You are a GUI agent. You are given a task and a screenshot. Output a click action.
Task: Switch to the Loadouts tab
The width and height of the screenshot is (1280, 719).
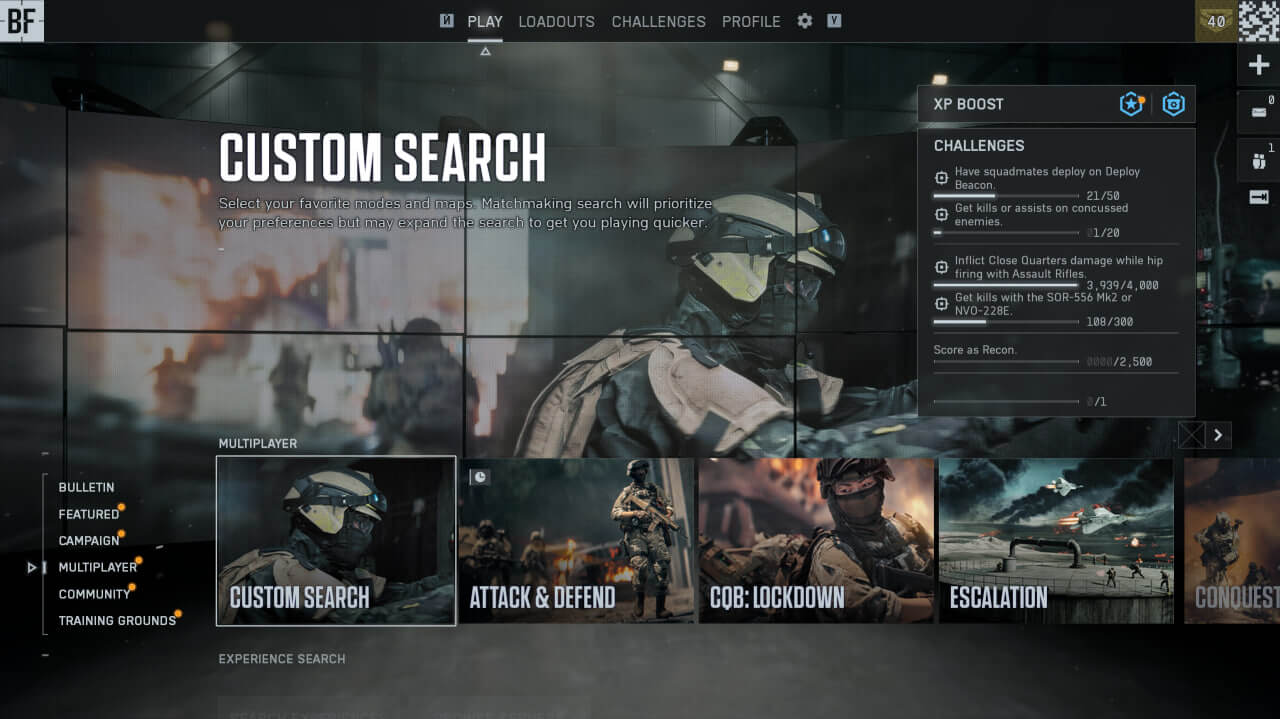(556, 21)
